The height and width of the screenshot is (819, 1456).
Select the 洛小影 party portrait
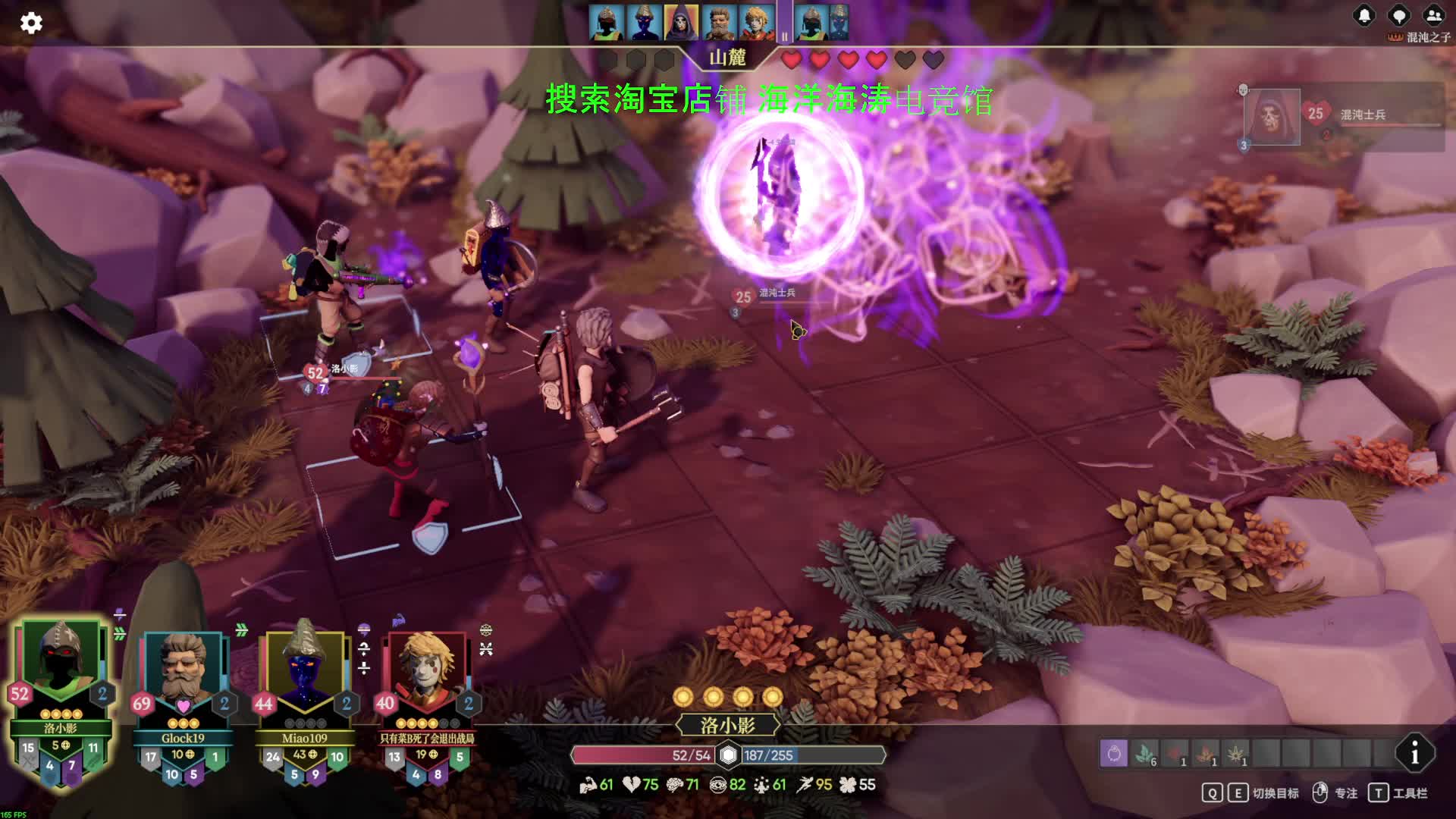(x=61, y=656)
